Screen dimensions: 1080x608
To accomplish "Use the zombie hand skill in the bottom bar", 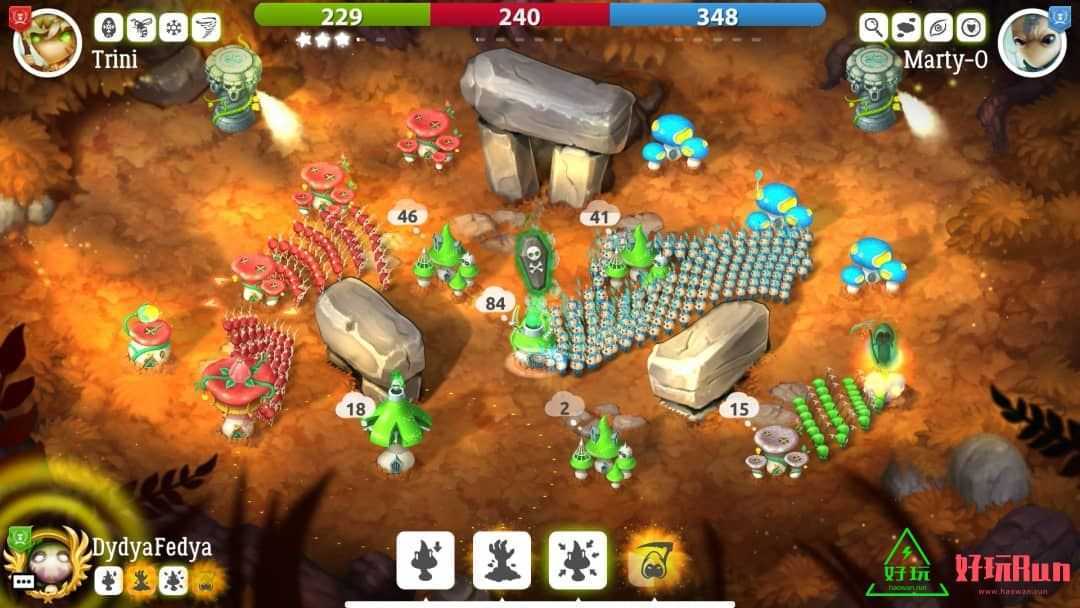I will point(502,560).
